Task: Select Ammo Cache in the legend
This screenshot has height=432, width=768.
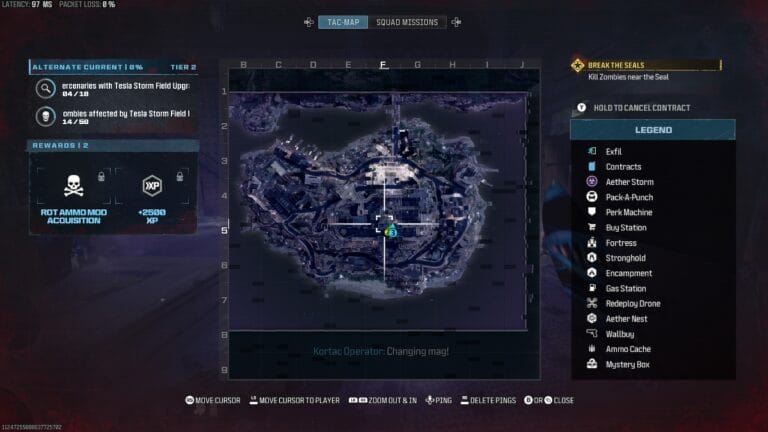Action: coord(628,349)
